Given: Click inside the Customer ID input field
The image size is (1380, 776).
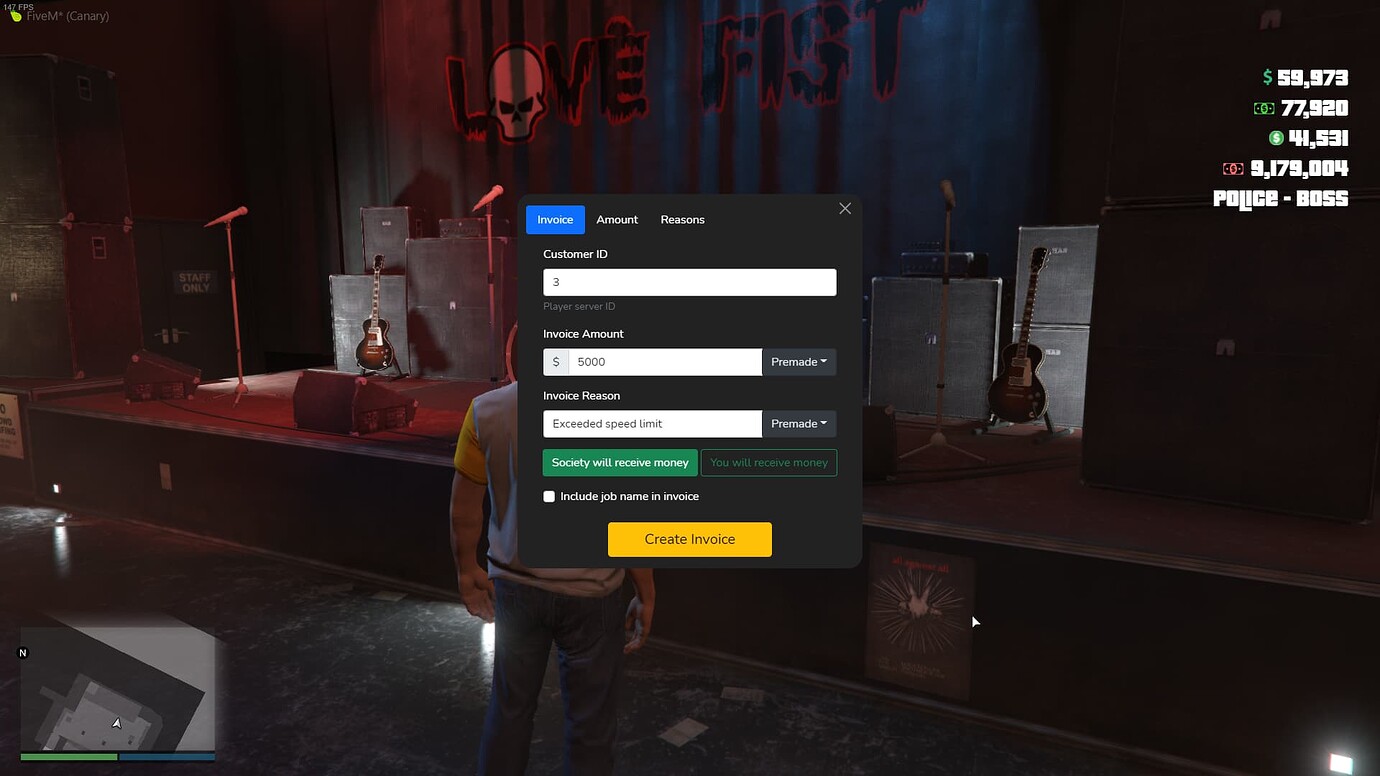Looking at the screenshot, I should (689, 281).
